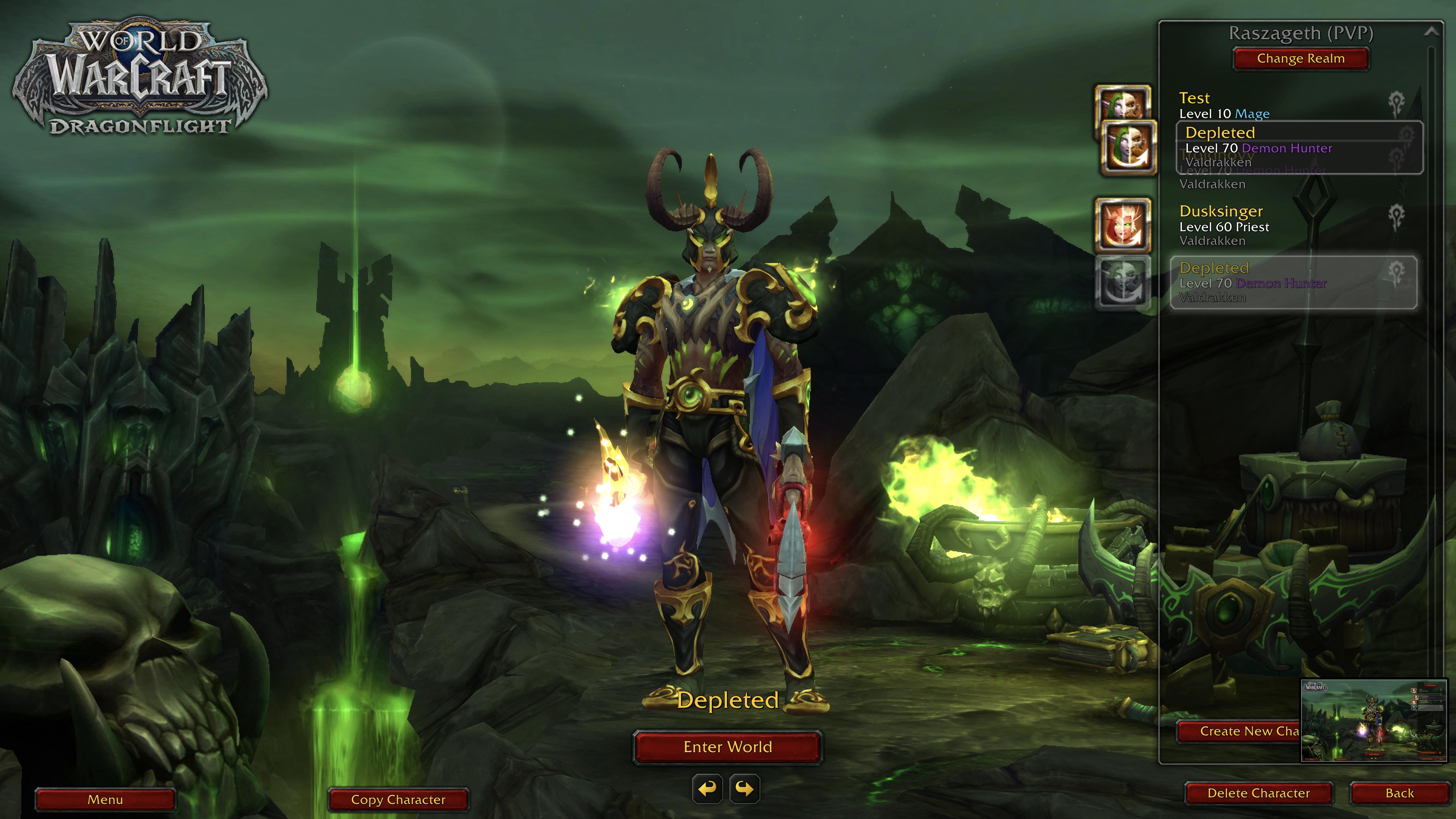The height and width of the screenshot is (819, 1456).
Task: Go Back to the previous screen
Action: 1399,794
